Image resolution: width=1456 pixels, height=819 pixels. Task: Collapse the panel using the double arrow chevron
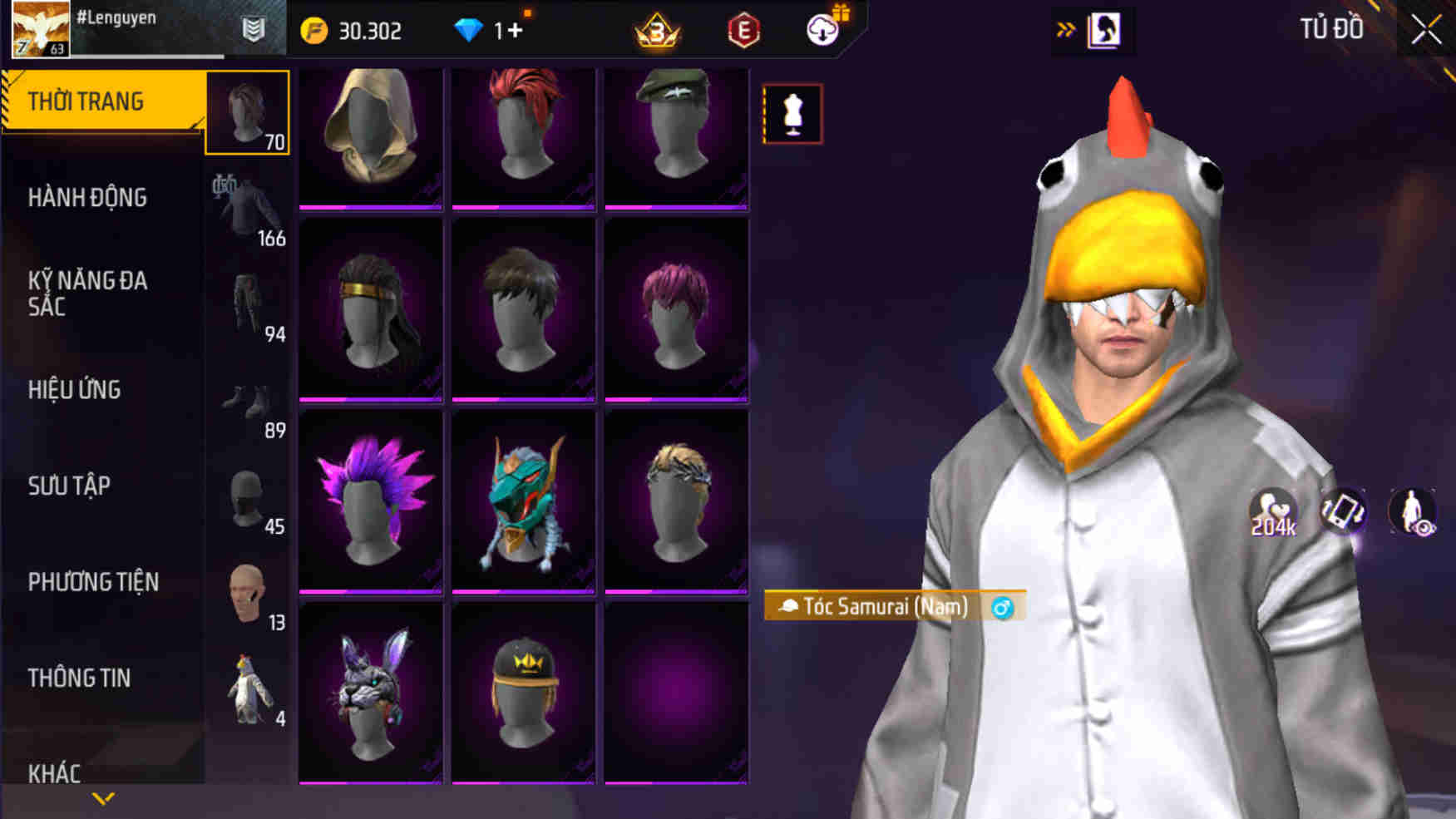(1064, 27)
